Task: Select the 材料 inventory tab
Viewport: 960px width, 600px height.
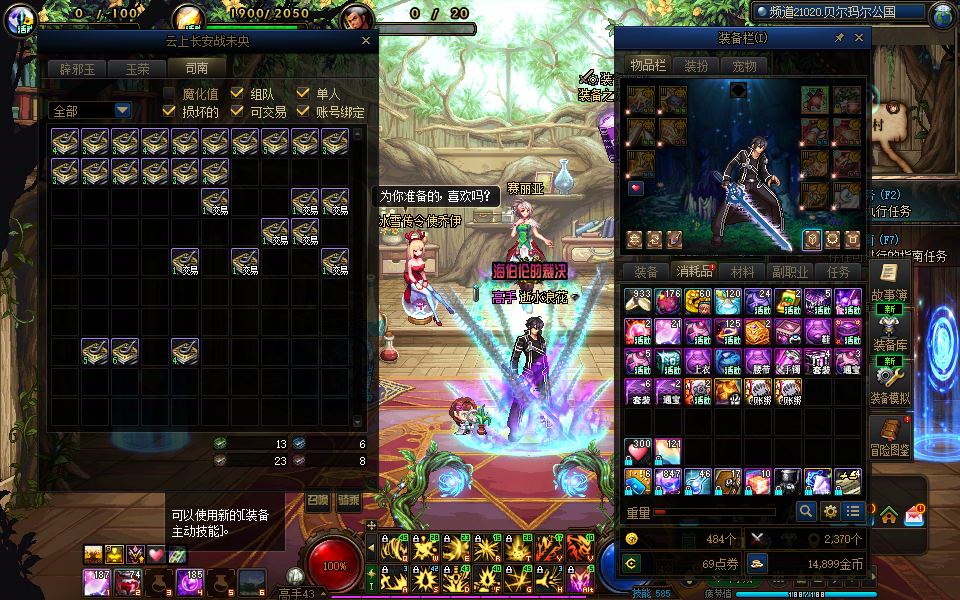Action: (743, 272)
